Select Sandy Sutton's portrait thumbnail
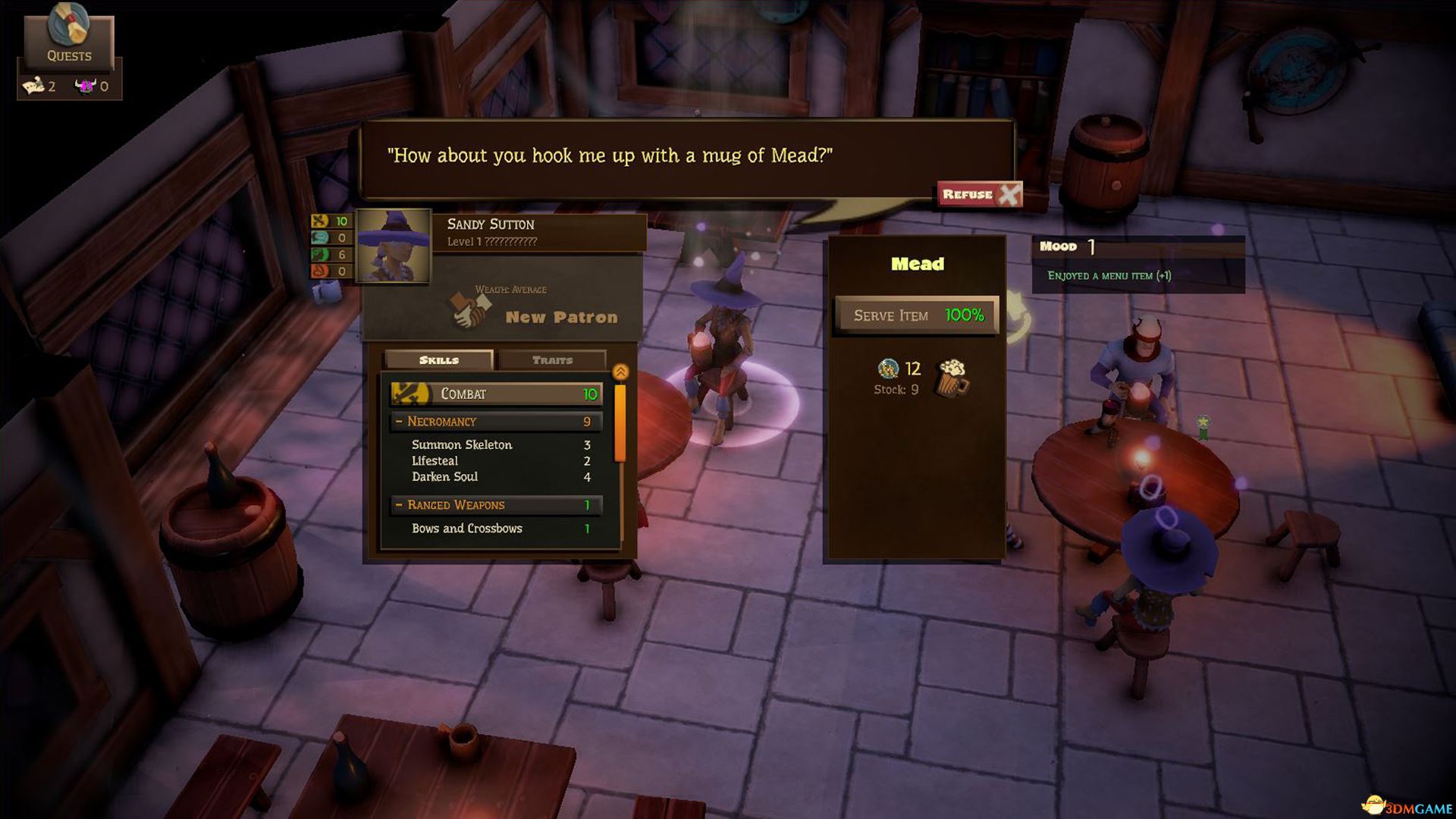Screen dimensions: 1456x819 click(x=395, y=246)
